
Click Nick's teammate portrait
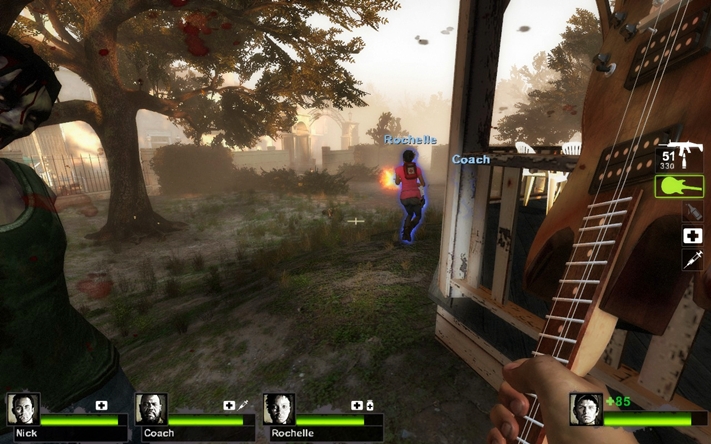tap(22, 409)
